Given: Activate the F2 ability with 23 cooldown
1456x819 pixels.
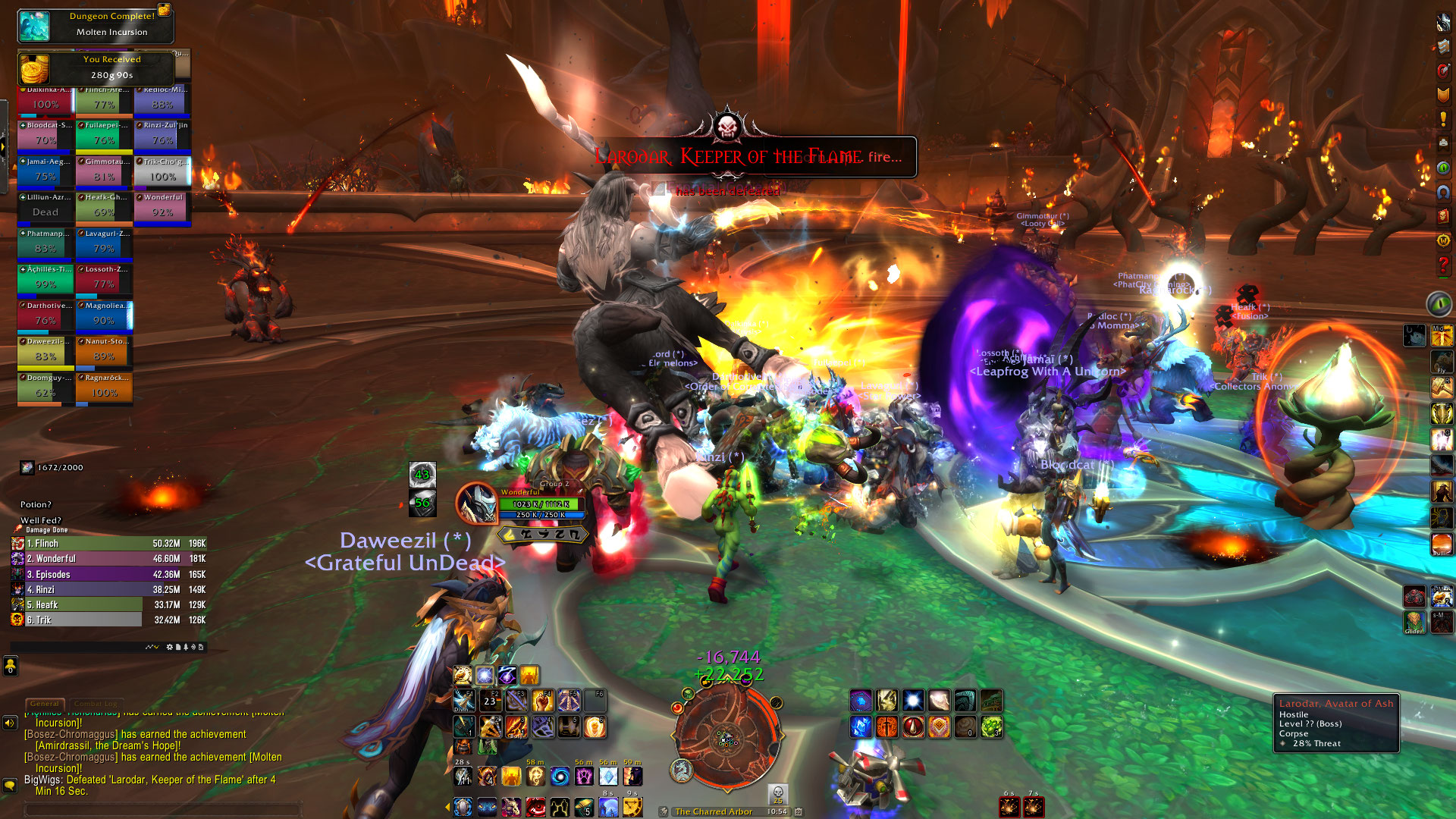Looking at the screenshot, I should pos(490,701).
